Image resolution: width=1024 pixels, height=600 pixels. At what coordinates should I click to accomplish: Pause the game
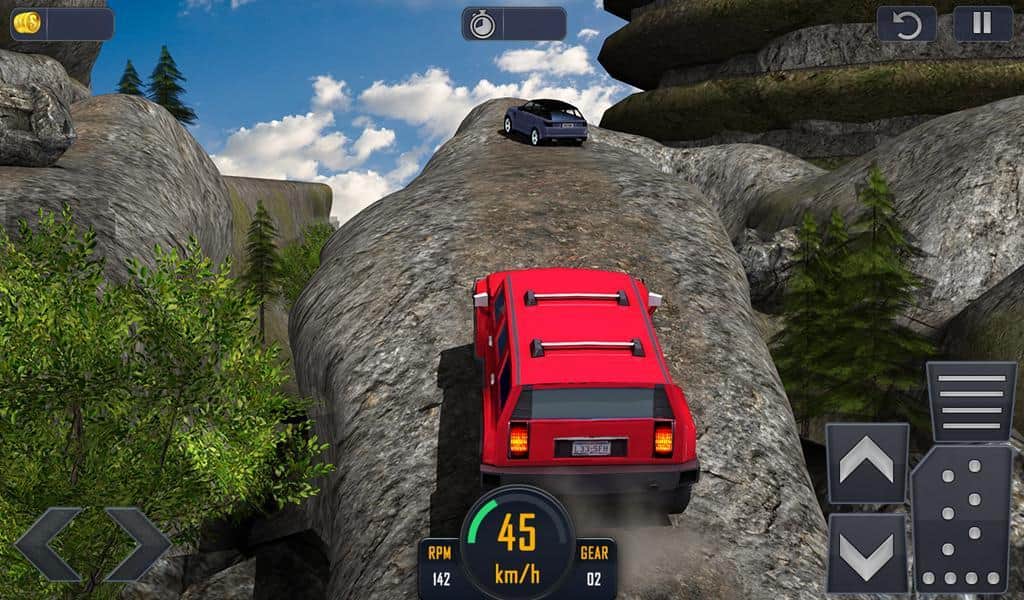(982, 24)
